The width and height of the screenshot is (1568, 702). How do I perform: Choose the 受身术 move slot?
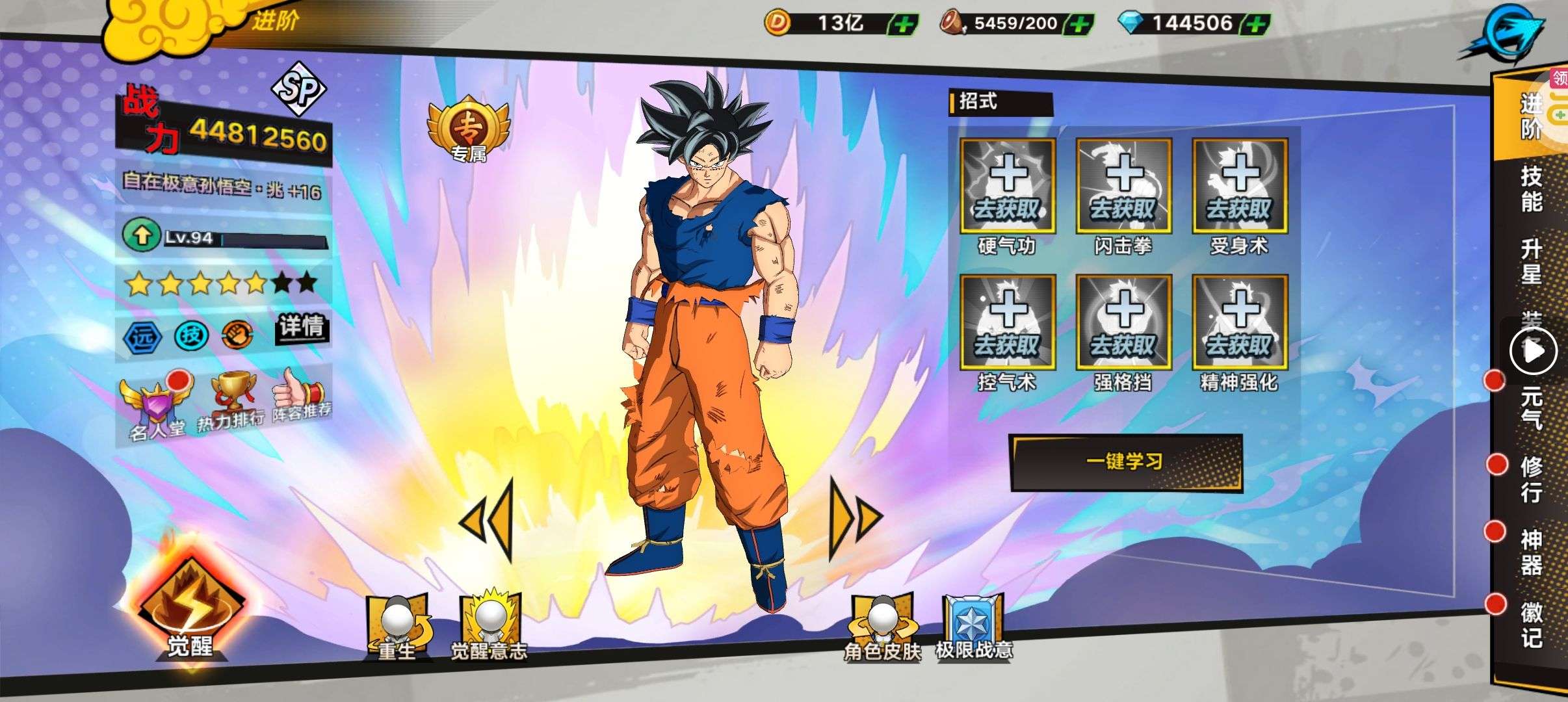point(1240,187)
